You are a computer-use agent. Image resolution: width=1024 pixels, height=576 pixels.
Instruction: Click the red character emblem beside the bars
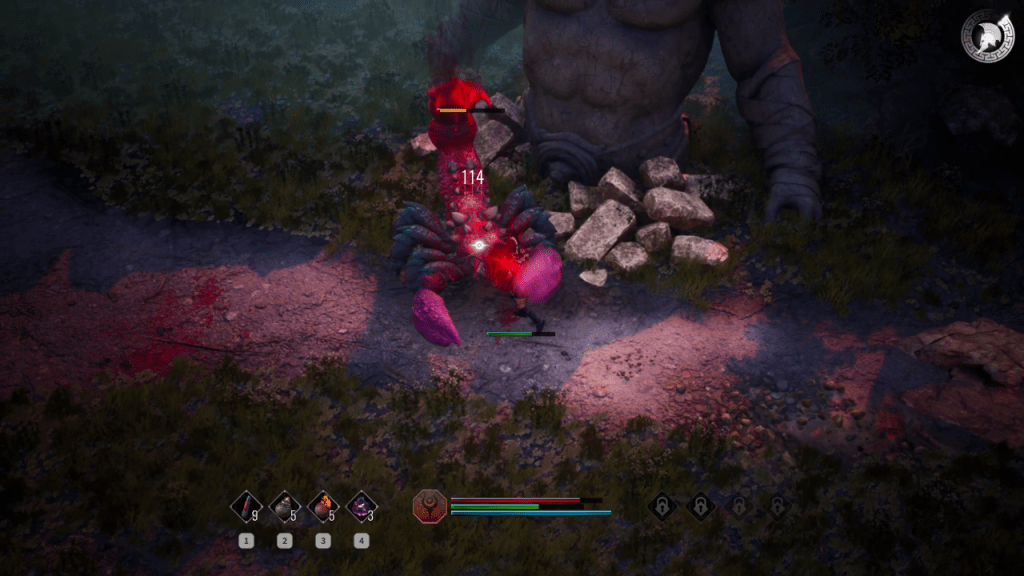pos(430,506)
